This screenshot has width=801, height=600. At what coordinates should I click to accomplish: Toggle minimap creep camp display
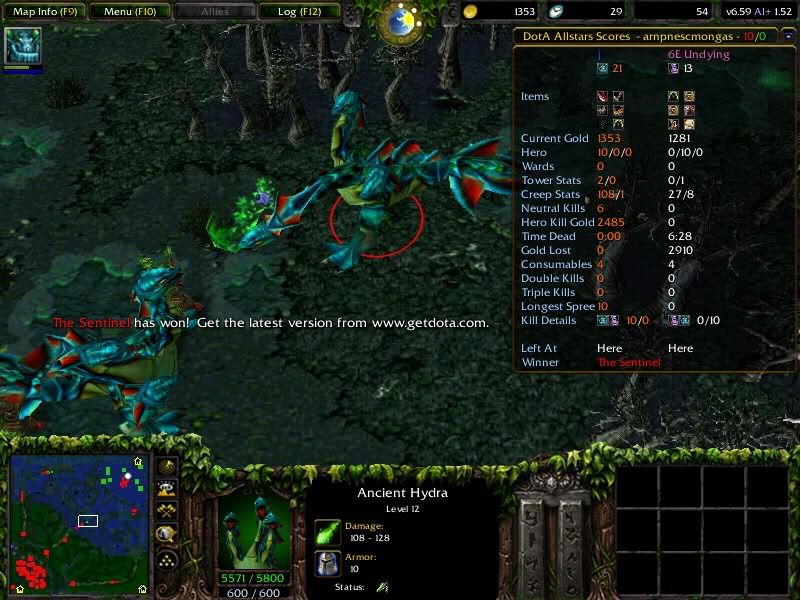pyautogui.click(x=167, y=535)
